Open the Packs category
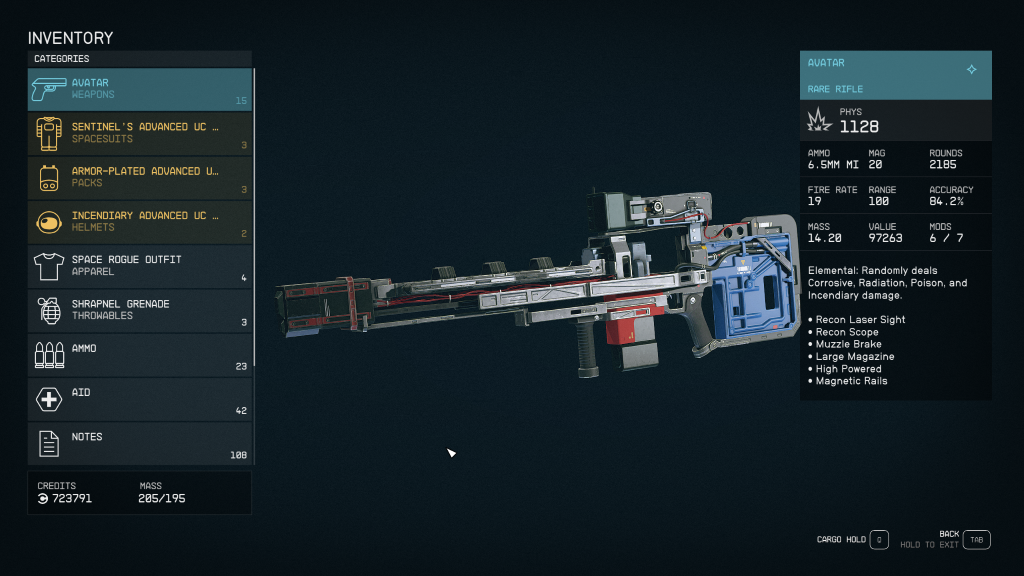This screenshot has width=1024, height=576. point(140,177)
